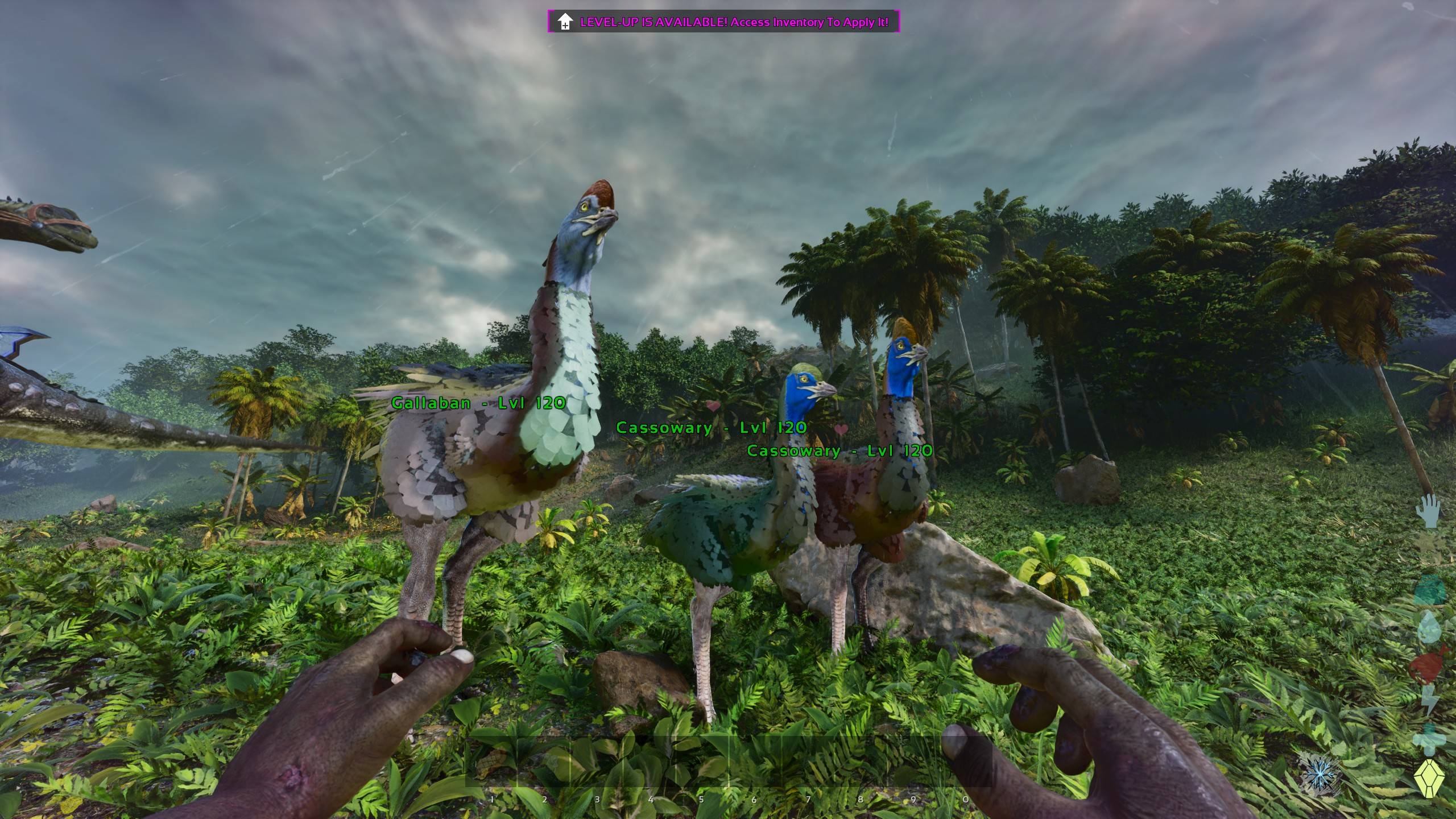Select hotbar slot 2
The height and width of the screenshot is (819, 1456).
point(544,762)
